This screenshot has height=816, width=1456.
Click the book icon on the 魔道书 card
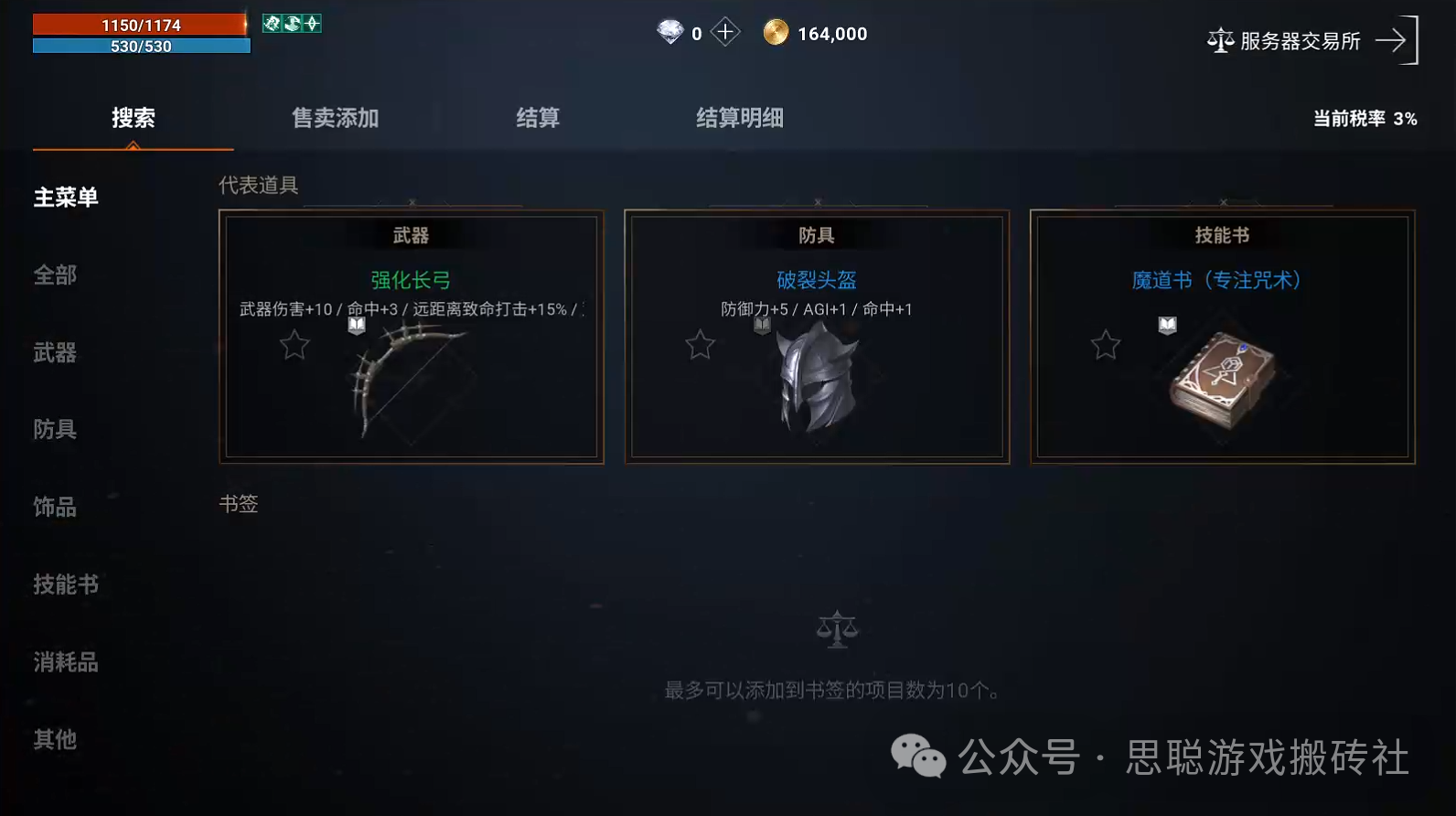1166,326
